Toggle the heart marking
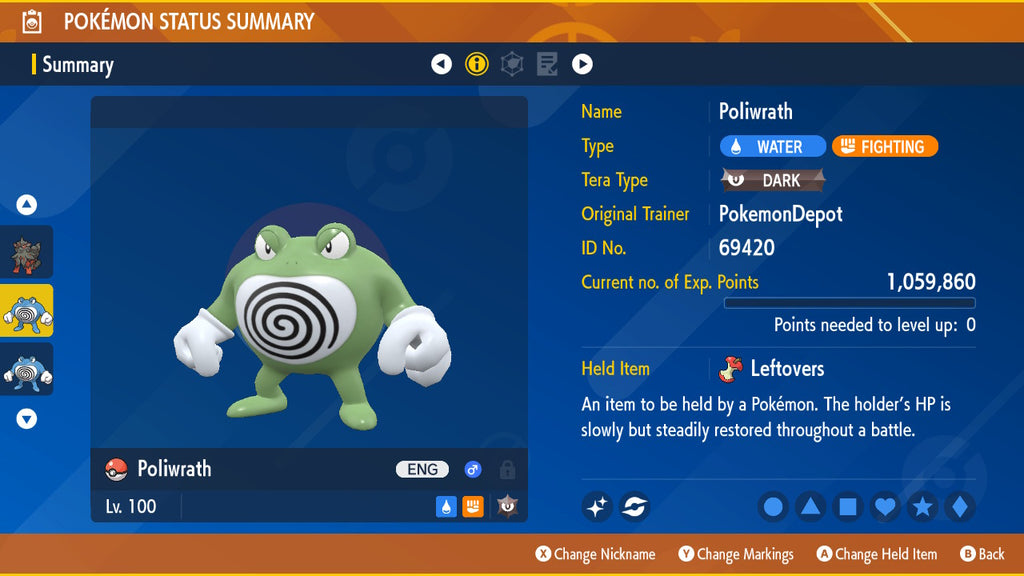Screen dimensions: 1024x576 coord(885,507)
